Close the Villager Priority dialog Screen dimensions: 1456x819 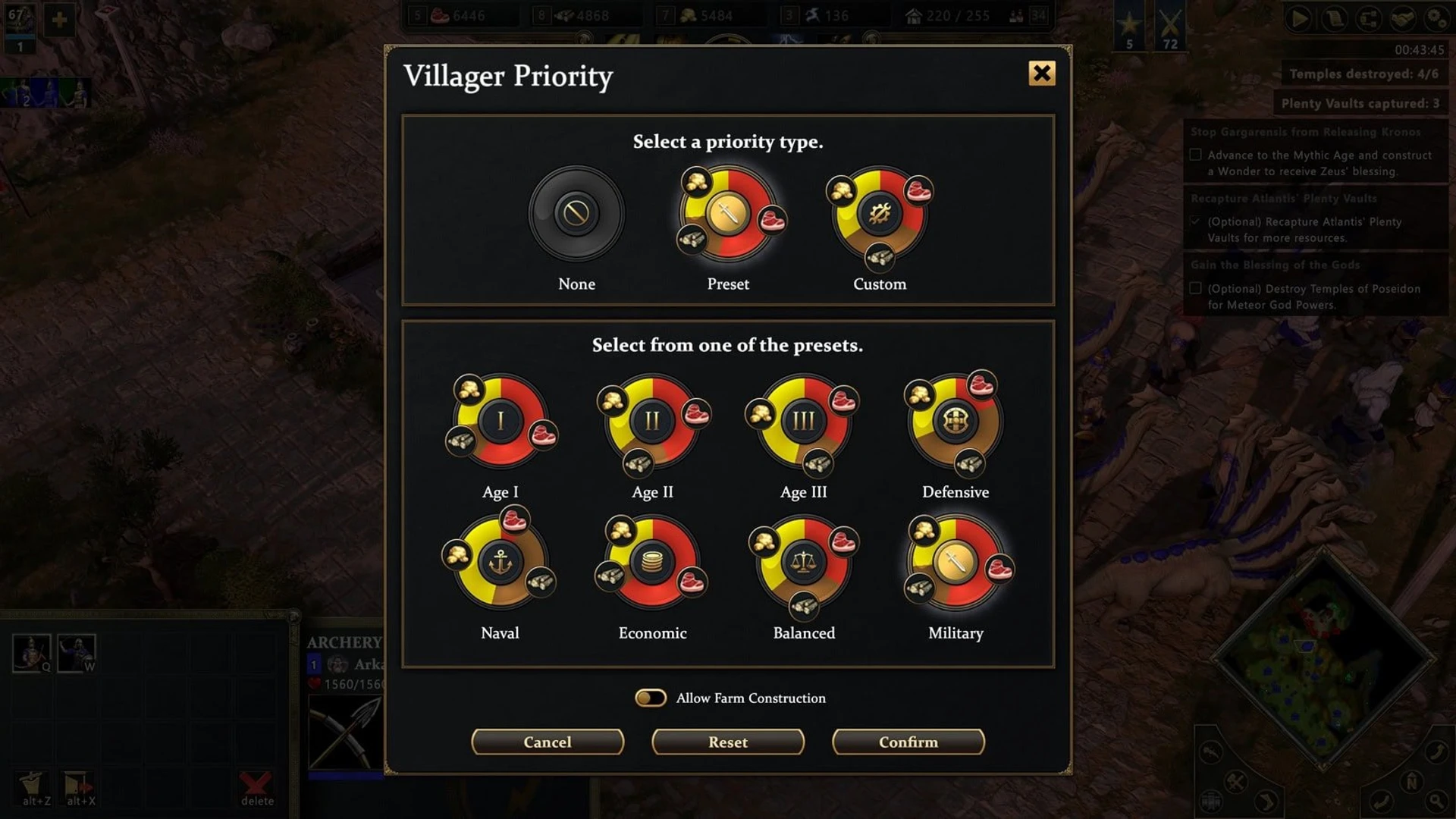[1041, 74]
